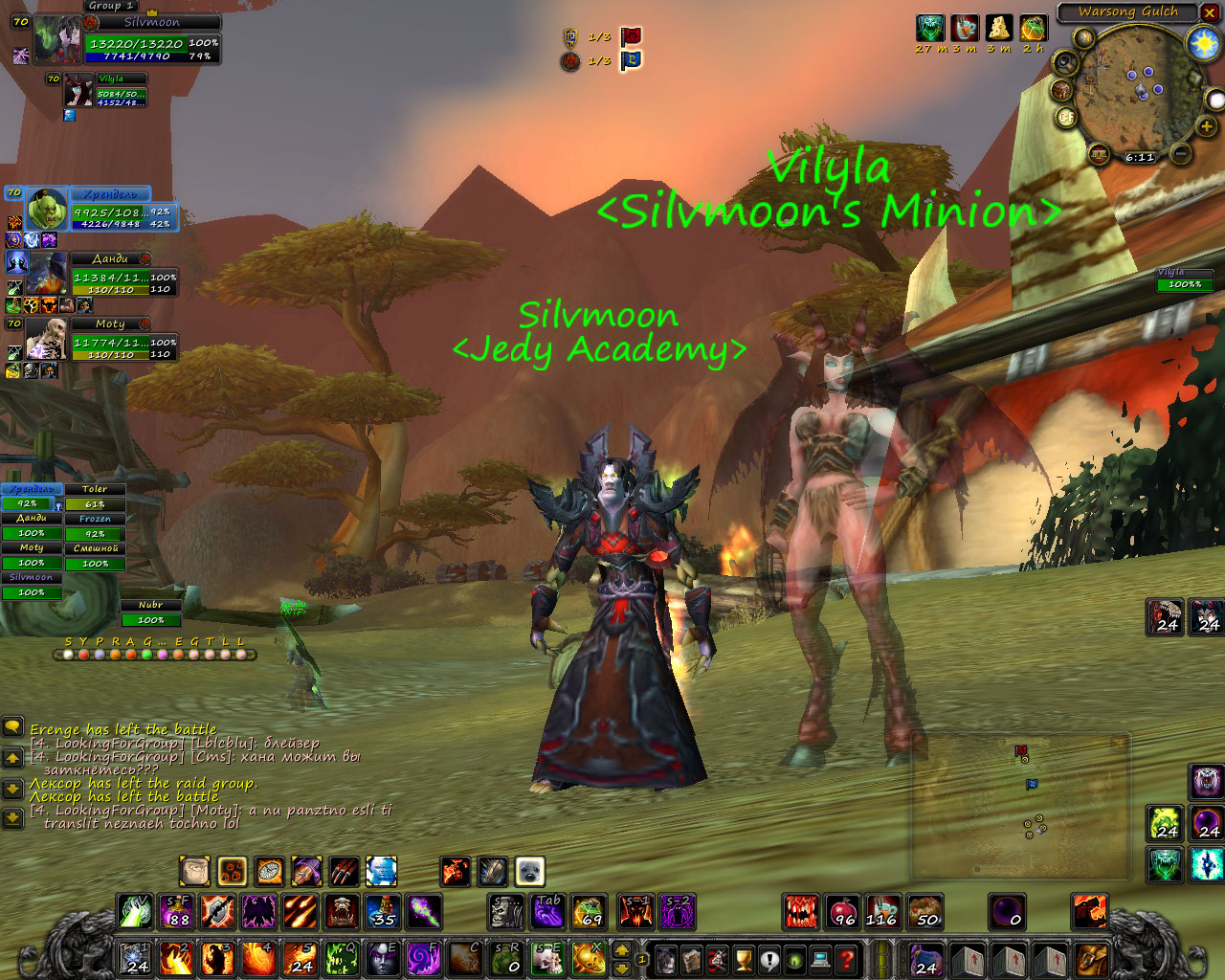Target Silvmoon's player portrait frame
Image resolution: width=1225 pixels, height=980 pixels.
tap(59, 40)
